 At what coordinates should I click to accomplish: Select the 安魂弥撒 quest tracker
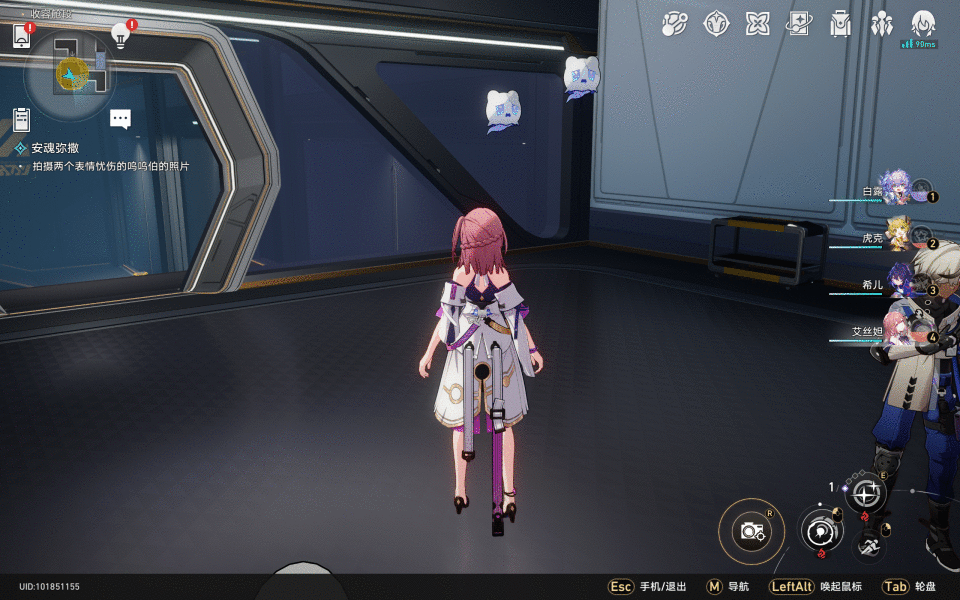click(55, 147)
